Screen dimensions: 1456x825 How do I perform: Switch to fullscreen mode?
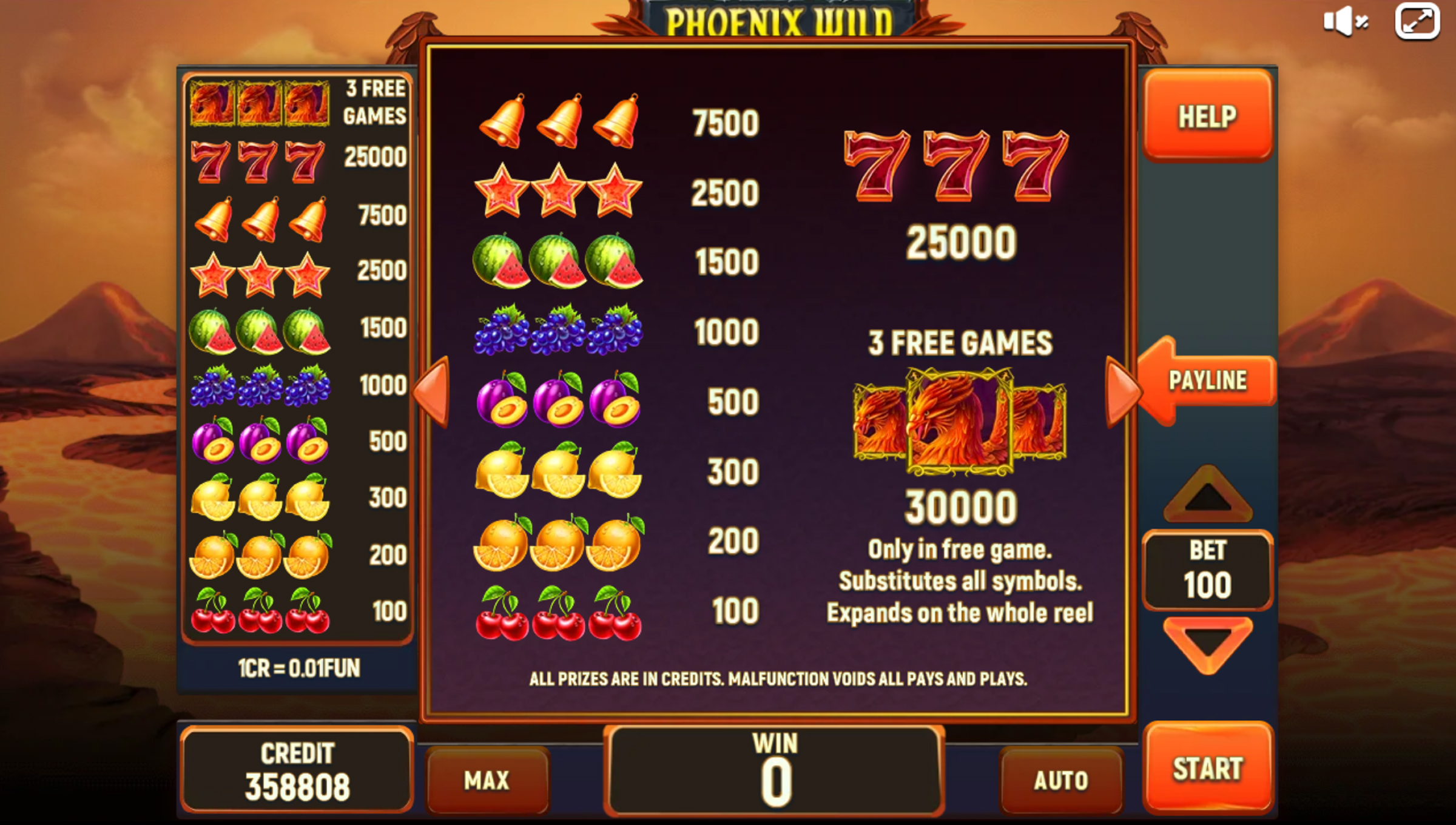pyautogui.click(x=1417, y=22)
